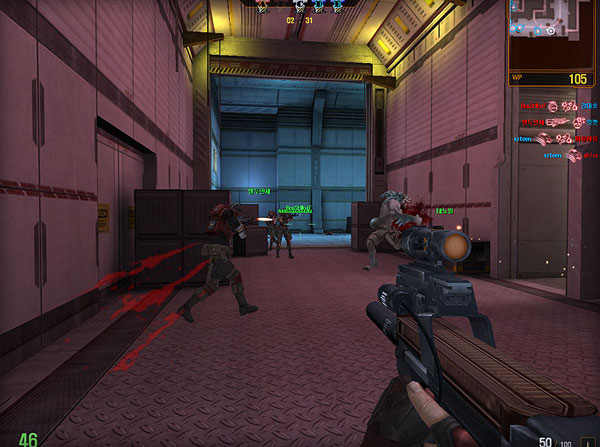Select capture point C objective icon
Screen dimensions: 600x447
(x=300, y=6)
